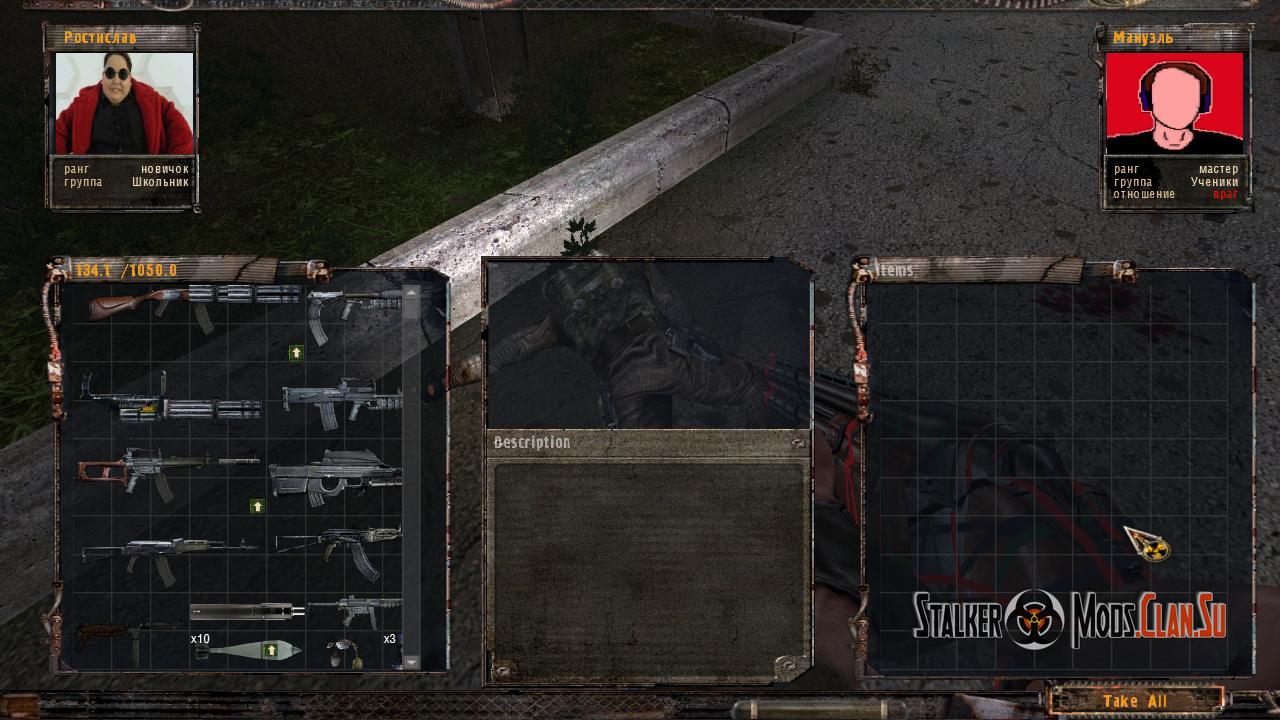1280x720 pixels.
Task: Pick the silencer attachment
Action: [x=247, y=611]
